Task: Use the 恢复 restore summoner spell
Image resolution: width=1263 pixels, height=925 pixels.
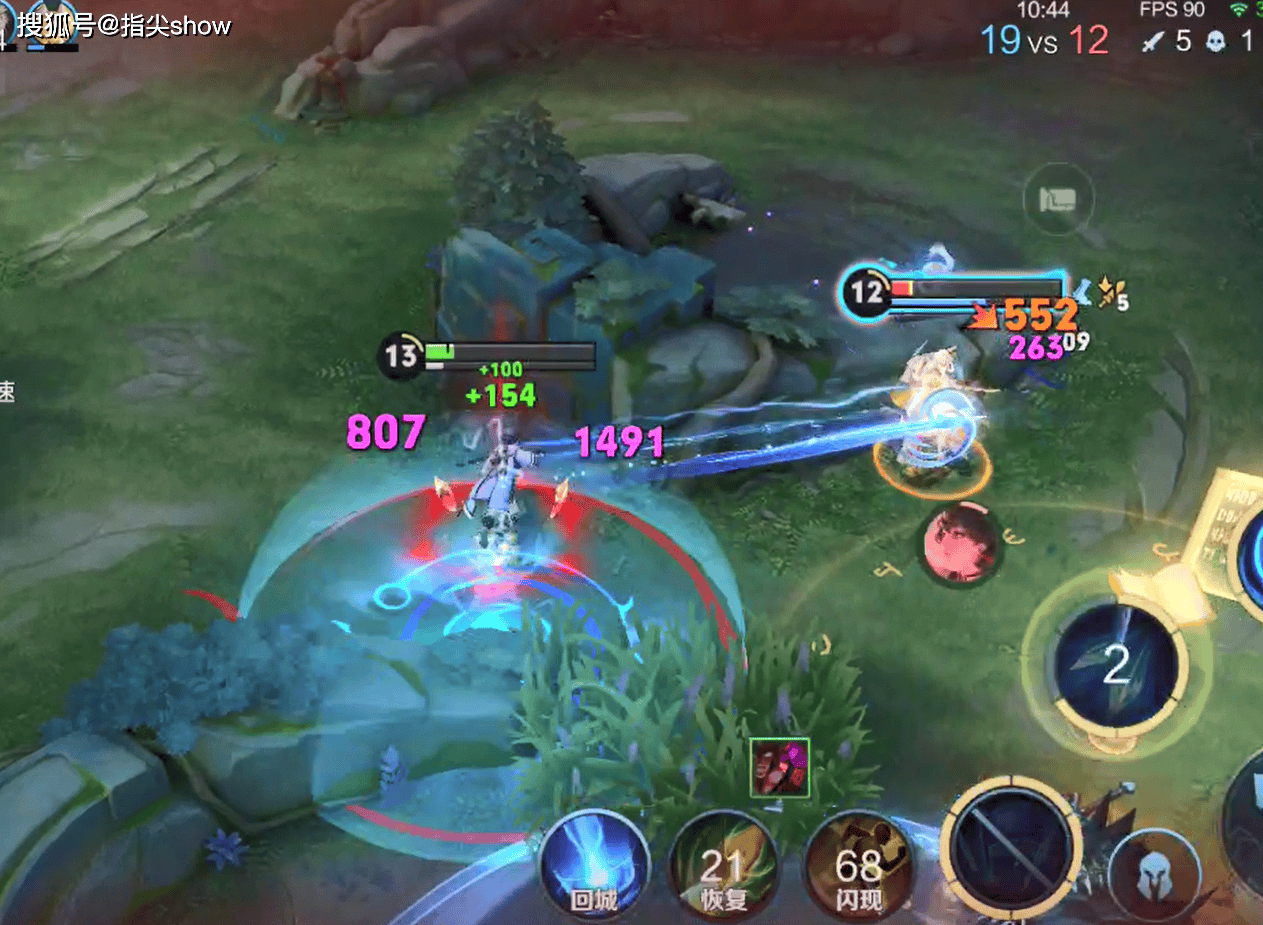Action: point(723,866)
